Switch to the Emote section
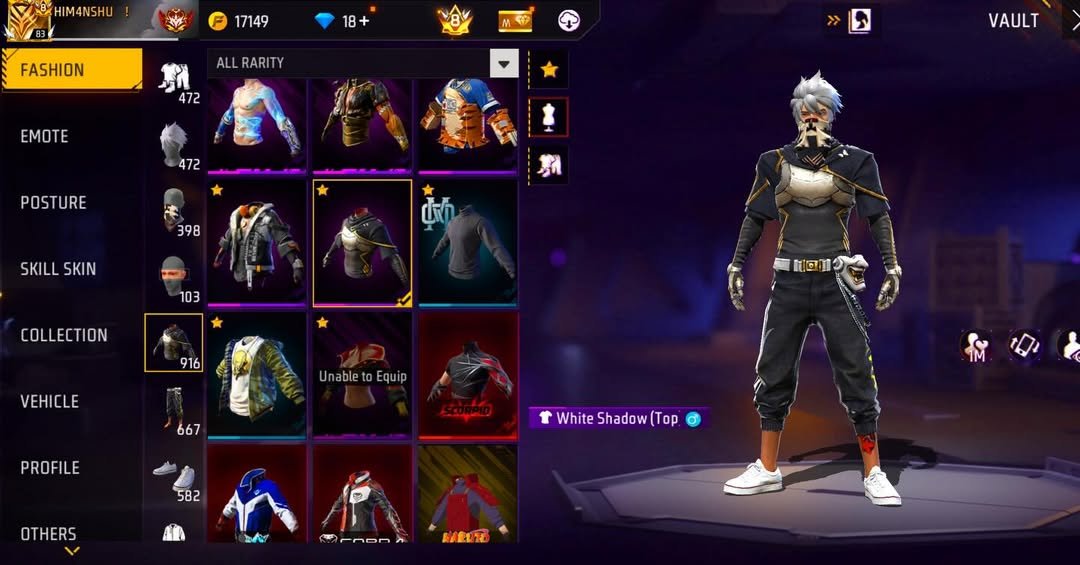The image size is (1080, 565). (45, 136)
